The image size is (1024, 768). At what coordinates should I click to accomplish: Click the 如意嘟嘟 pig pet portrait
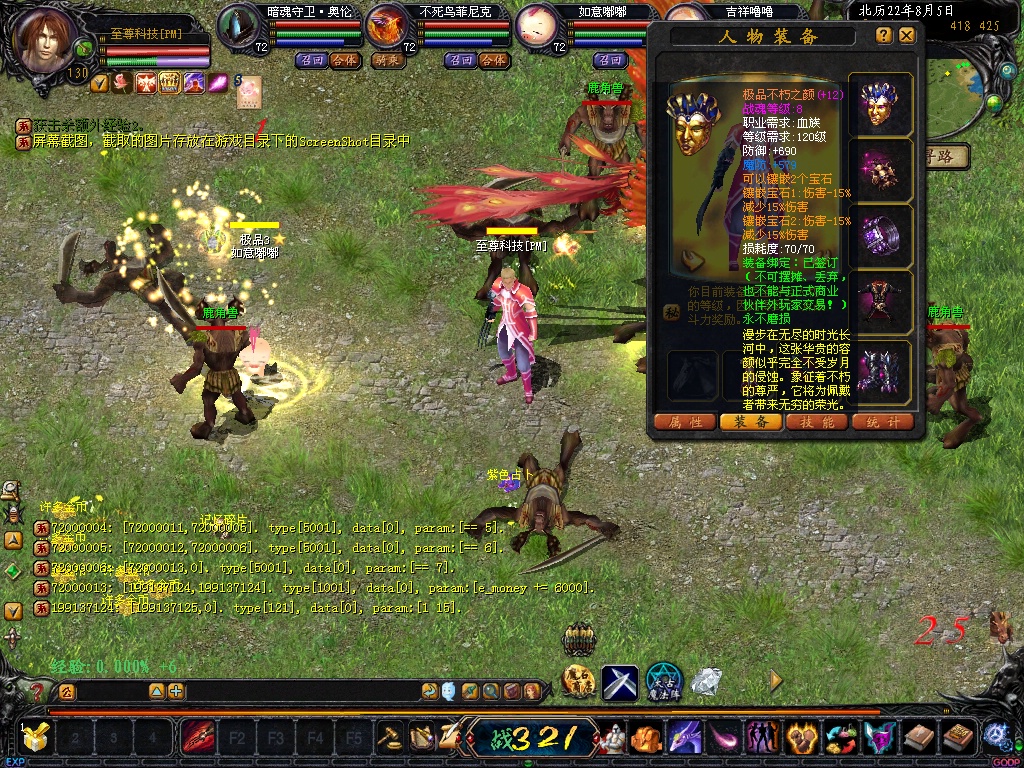pyautogui.click(x=542, y=26)
